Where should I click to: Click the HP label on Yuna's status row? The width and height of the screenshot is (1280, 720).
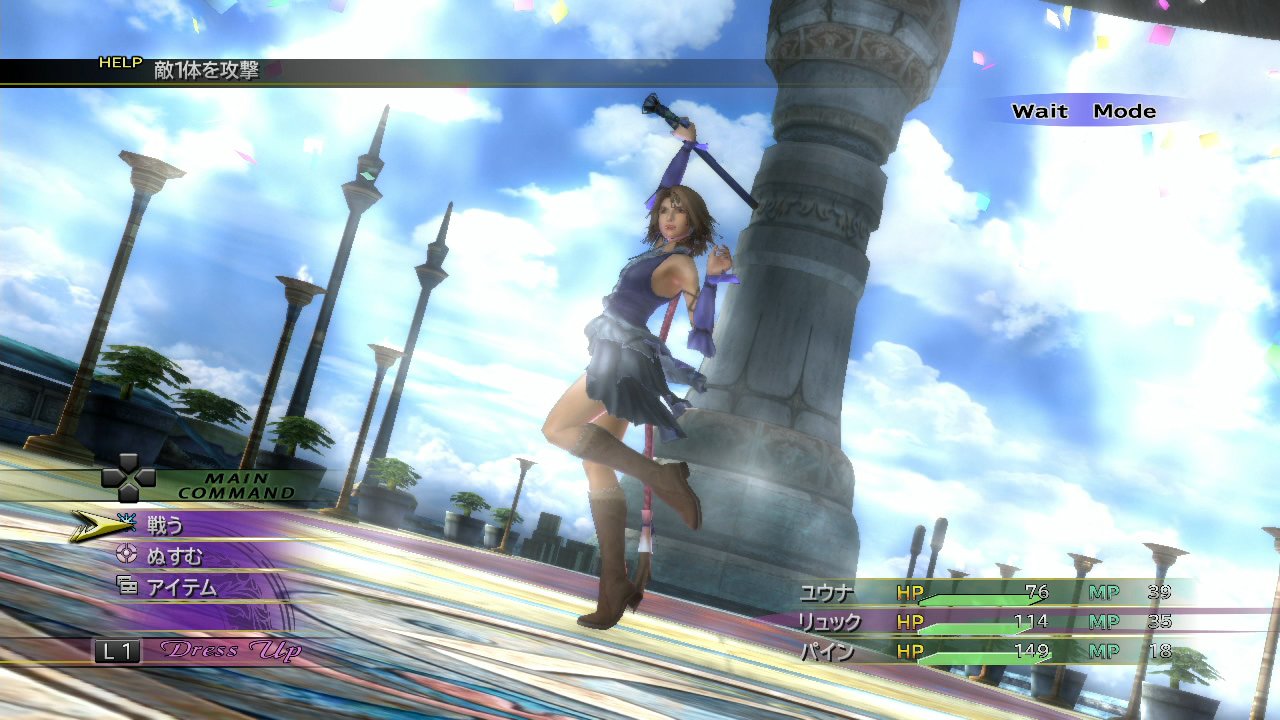(x=912, y=591)
